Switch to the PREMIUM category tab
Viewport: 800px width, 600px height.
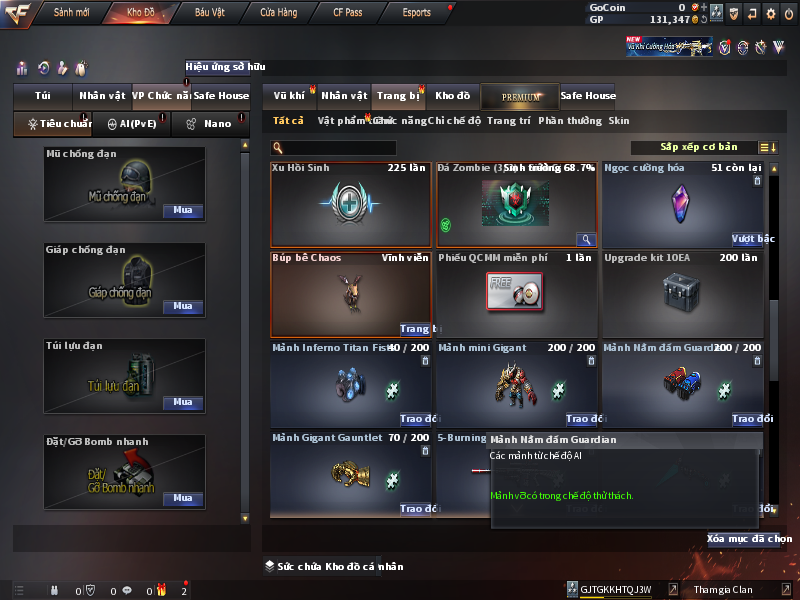pos(519,96)
